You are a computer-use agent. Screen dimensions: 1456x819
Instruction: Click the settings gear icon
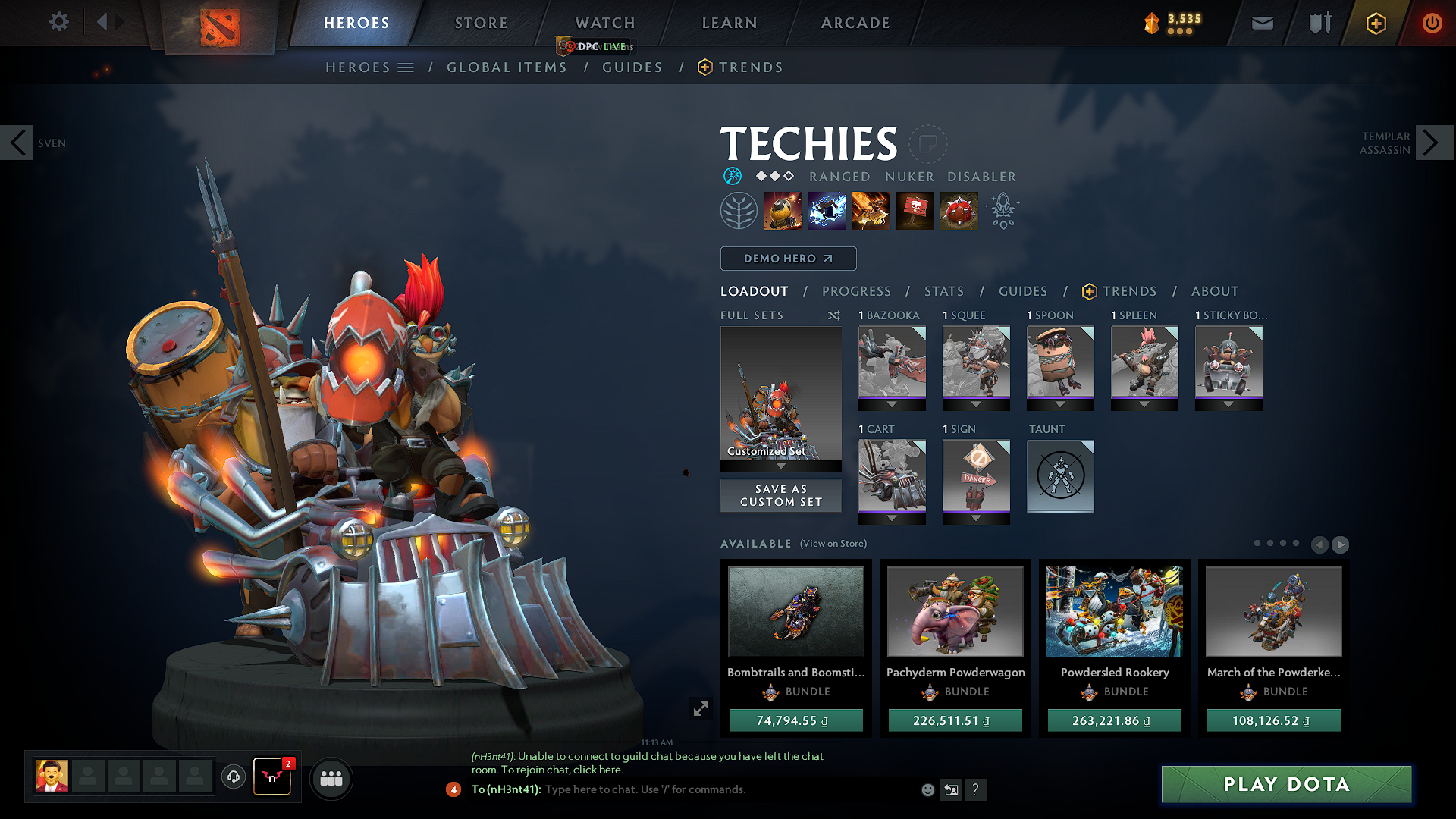click(58, 22)
